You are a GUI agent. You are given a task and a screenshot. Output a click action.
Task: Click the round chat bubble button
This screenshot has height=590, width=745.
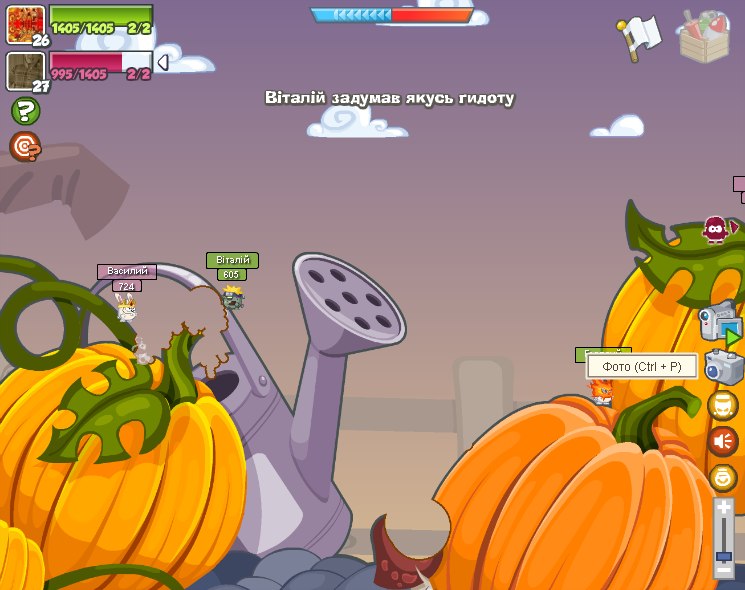click(722, 405)
